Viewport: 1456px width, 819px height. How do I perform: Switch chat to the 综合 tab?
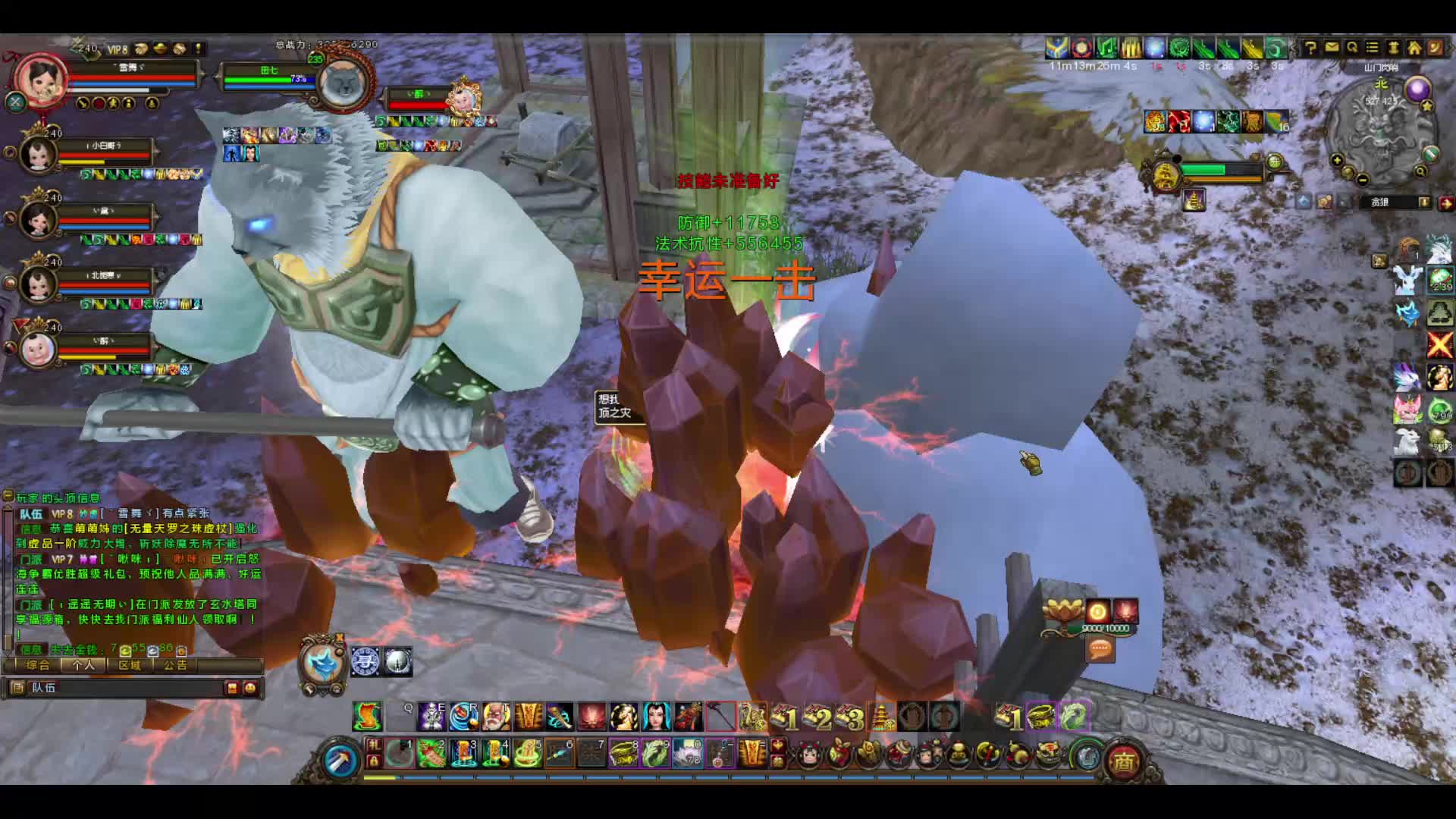tap(37, 665)
